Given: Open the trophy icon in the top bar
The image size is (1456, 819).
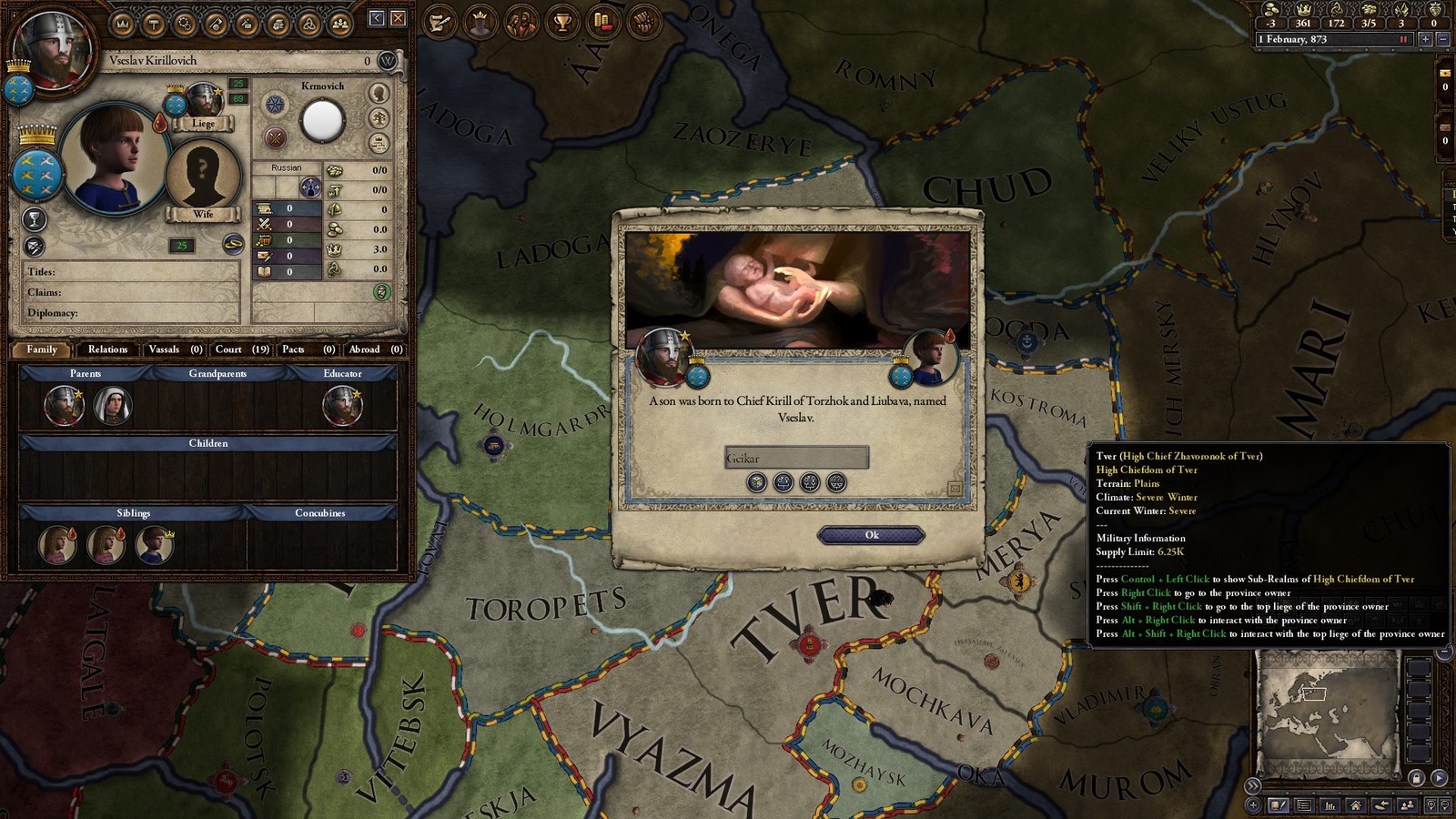Looking at the screenshot, I should [562, 22].
